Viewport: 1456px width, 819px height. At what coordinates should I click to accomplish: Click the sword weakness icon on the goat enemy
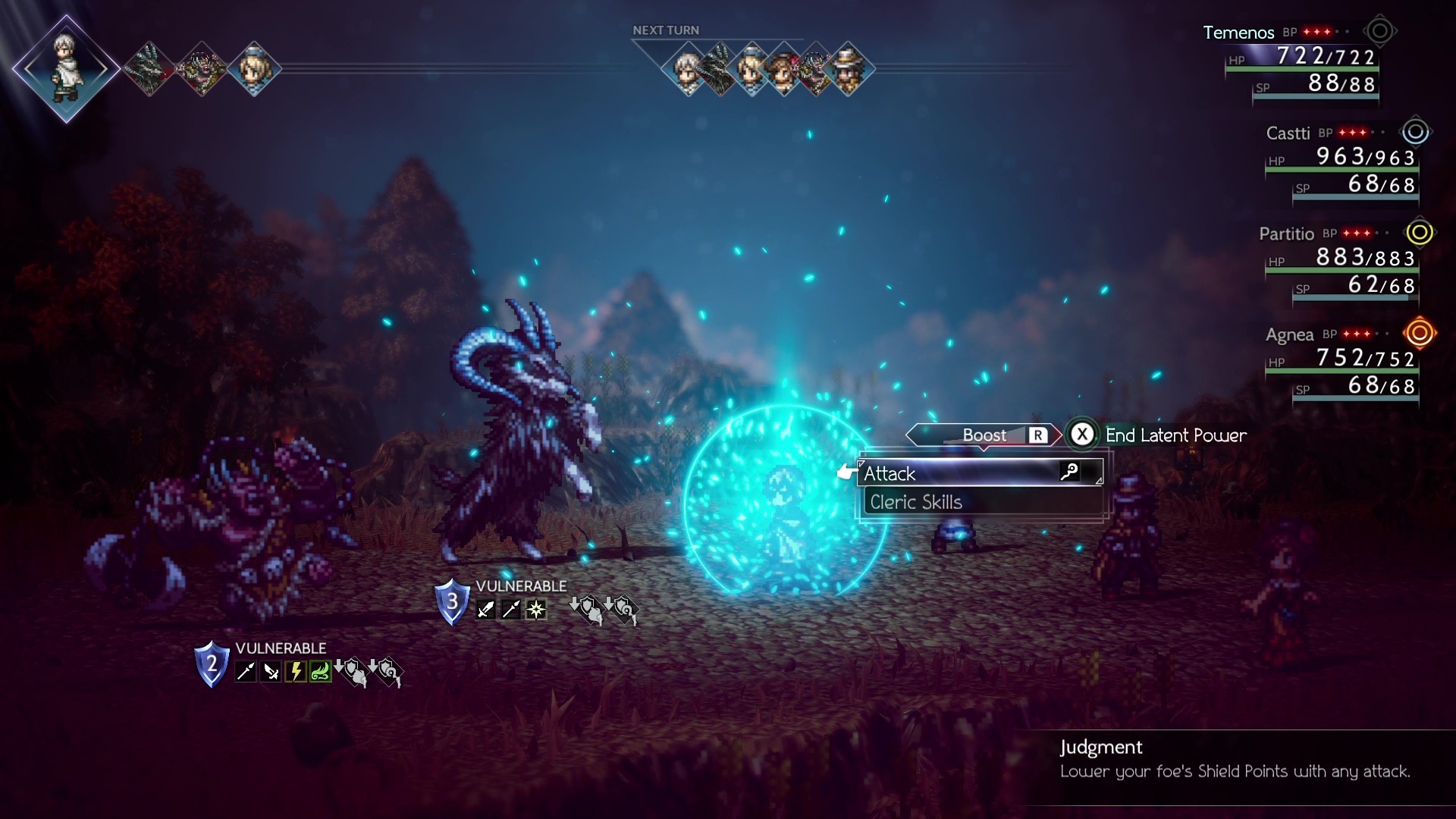(x=486, y=609)
